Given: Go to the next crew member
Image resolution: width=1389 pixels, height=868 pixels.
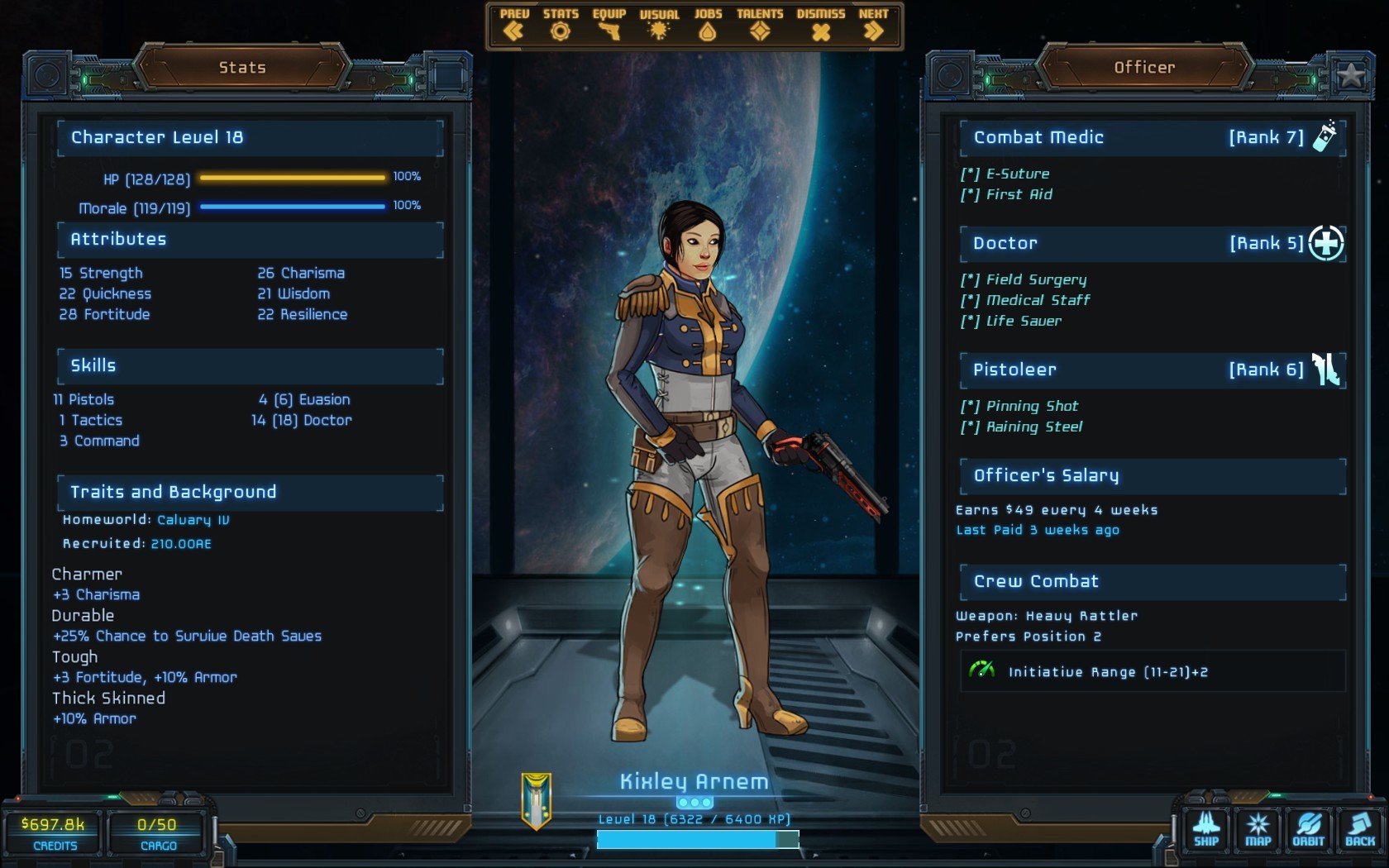Looking at the screenshot, I should coord(873,26).
